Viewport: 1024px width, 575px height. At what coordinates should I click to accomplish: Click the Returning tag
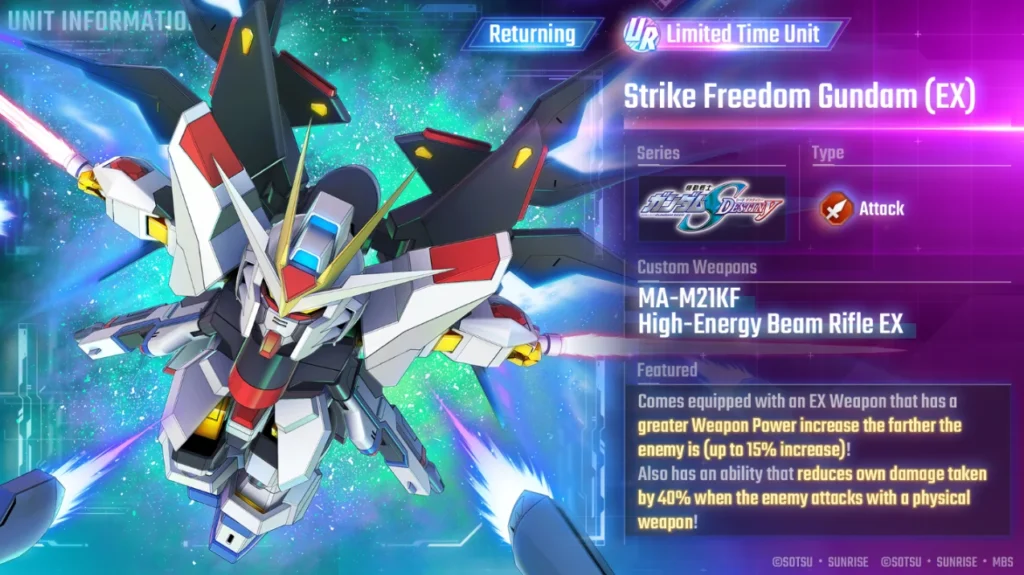532,34
